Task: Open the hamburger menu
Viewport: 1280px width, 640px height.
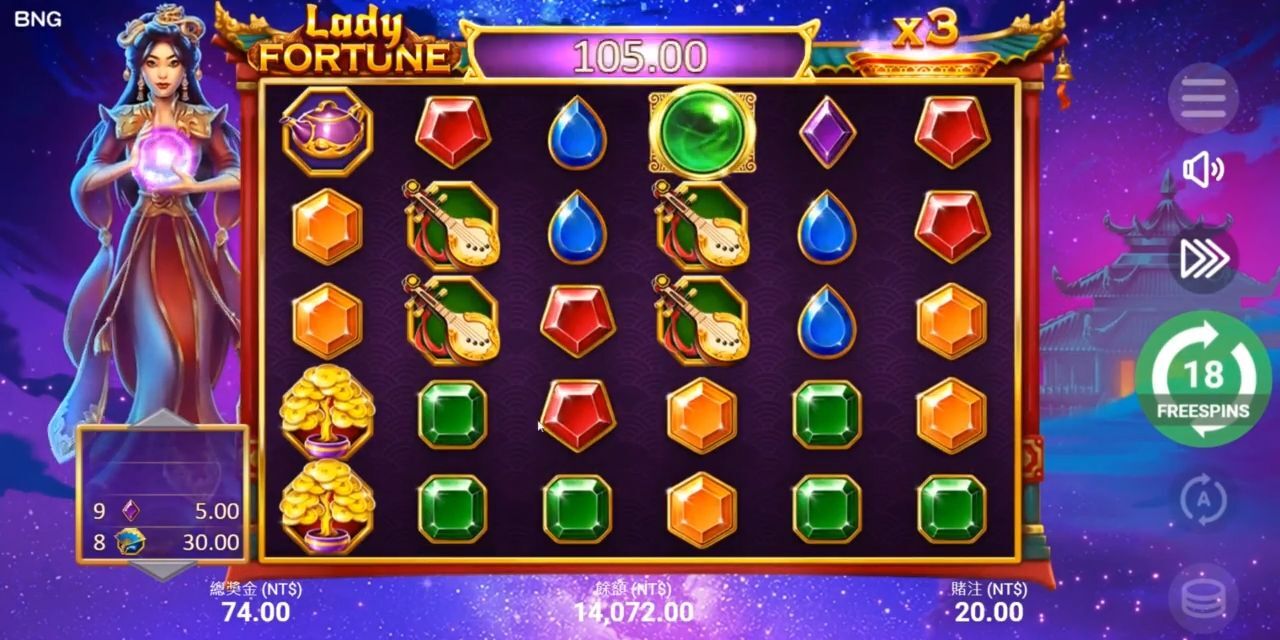Action: (x=1203, y=98)
